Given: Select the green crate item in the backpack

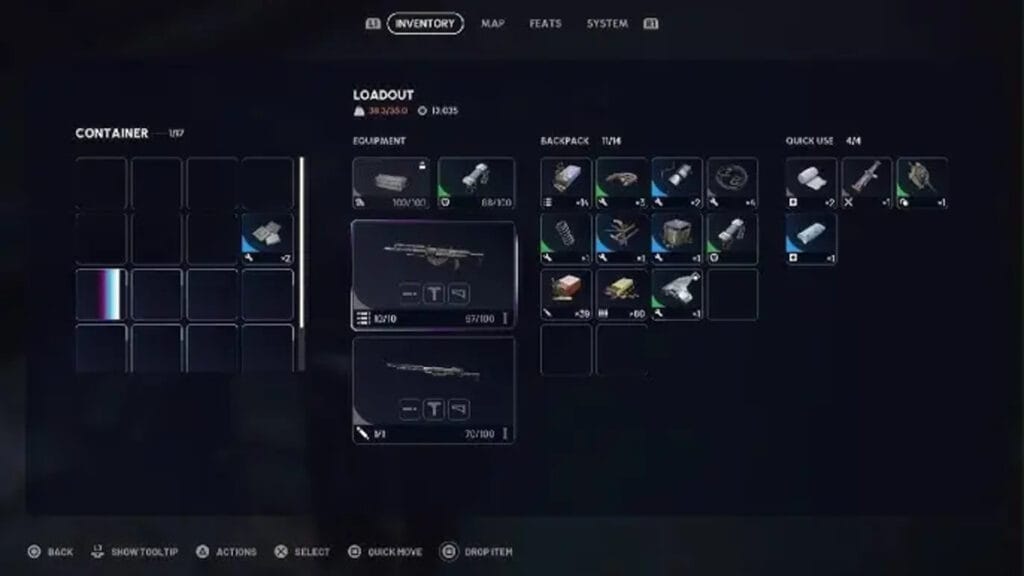Looking at the screenshot, I should tap(677, 238).
